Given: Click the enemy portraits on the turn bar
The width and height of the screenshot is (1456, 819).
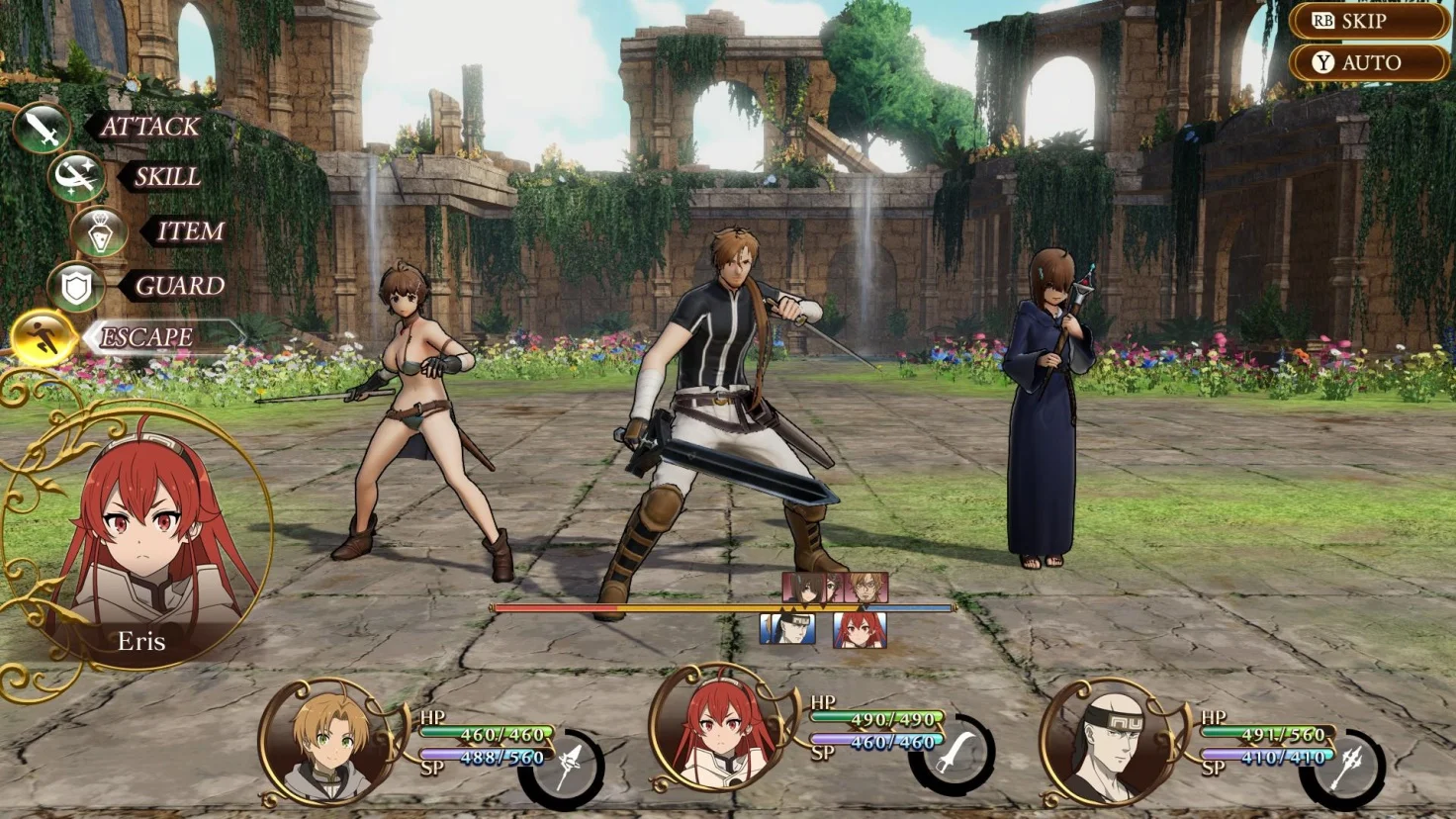Looking at the screenshot, I should 835,589.
